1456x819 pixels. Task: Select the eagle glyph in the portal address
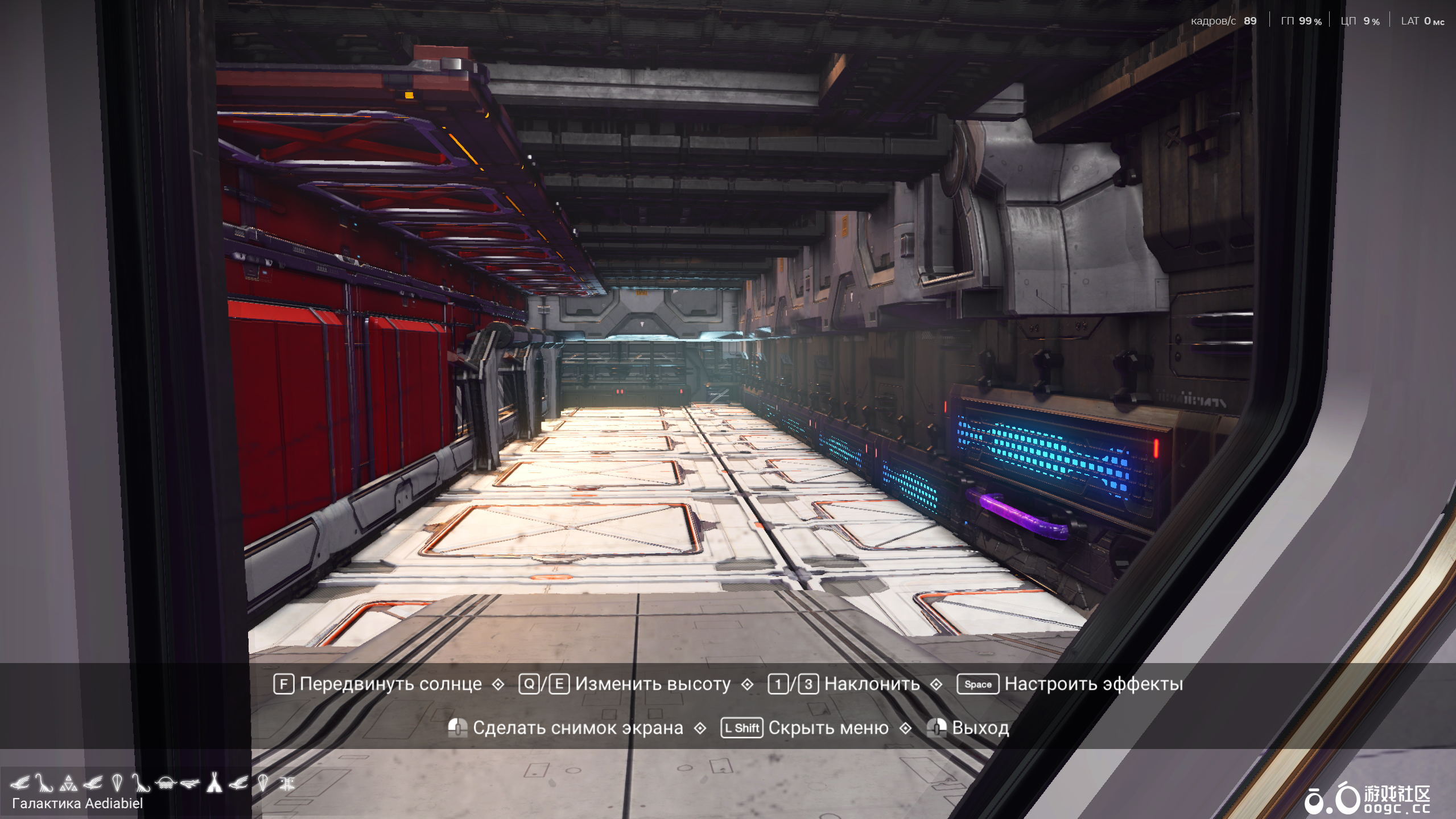(20, 783)
